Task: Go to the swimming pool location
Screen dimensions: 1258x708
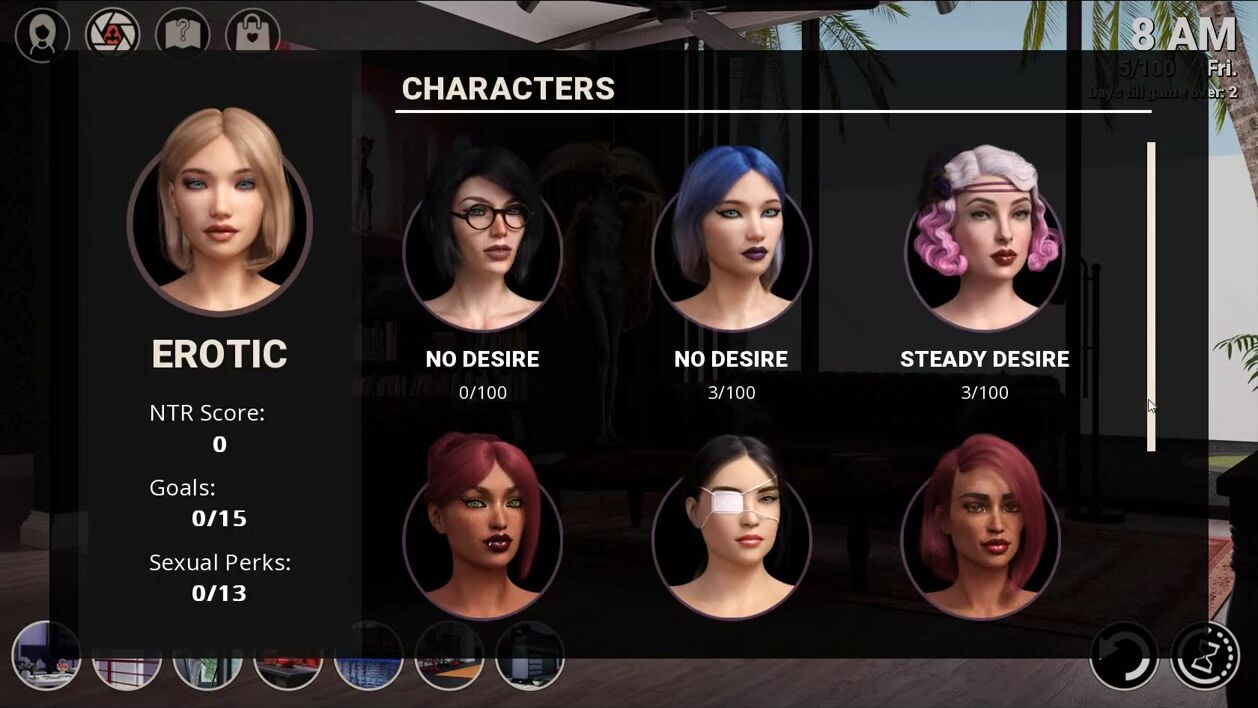Action: coord(368,656)
